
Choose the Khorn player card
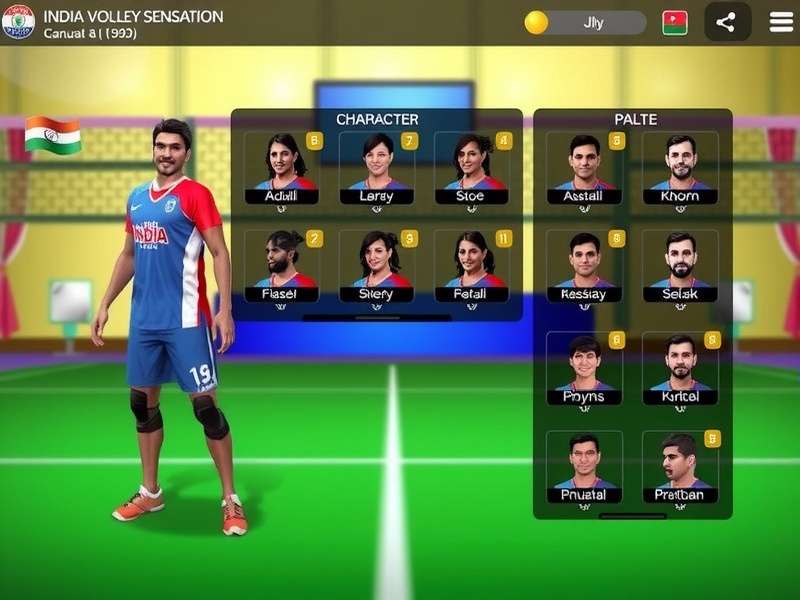click(x=680, y=169)
